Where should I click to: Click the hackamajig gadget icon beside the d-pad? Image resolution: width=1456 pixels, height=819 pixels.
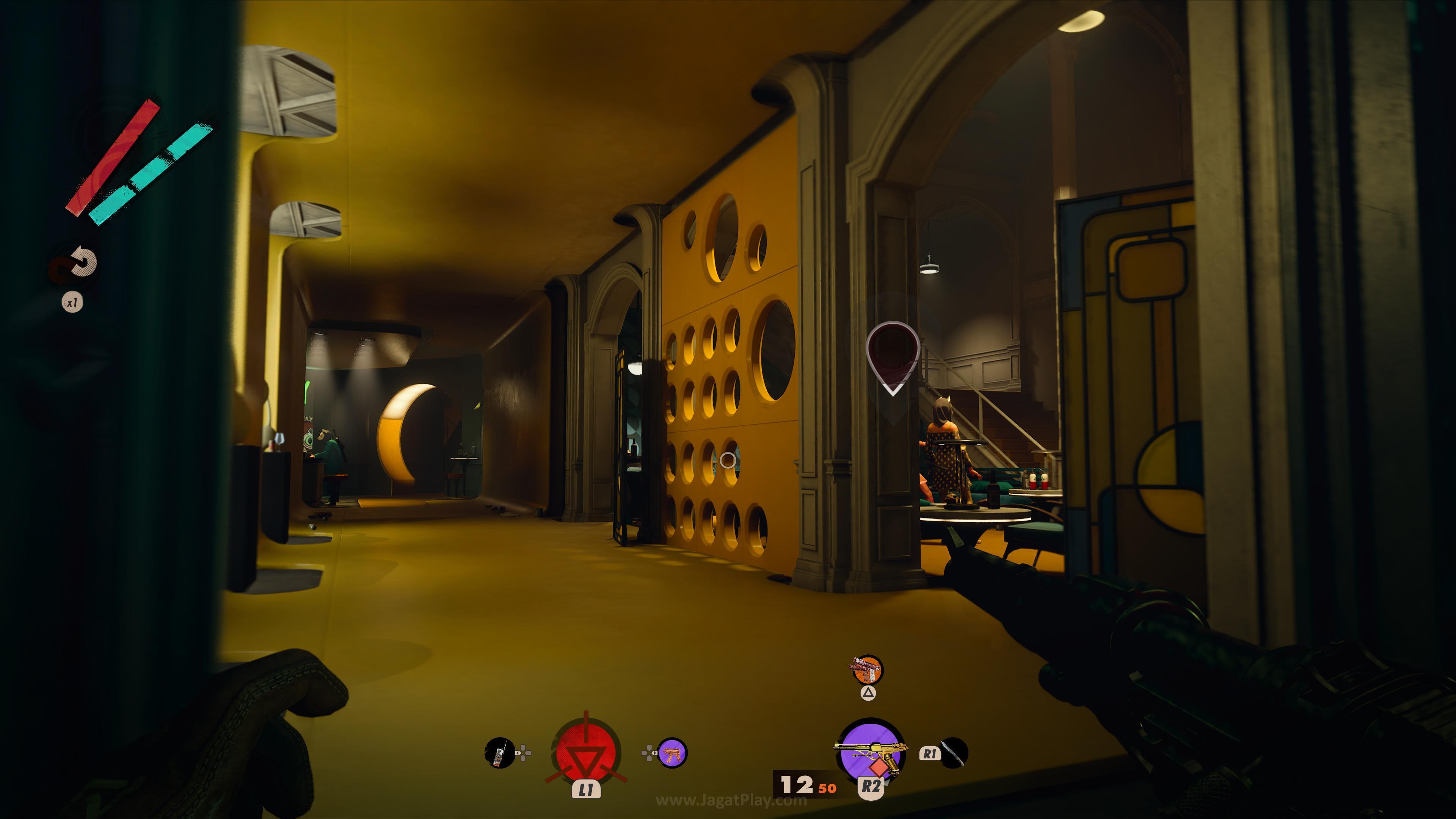[x=499, y=753]
